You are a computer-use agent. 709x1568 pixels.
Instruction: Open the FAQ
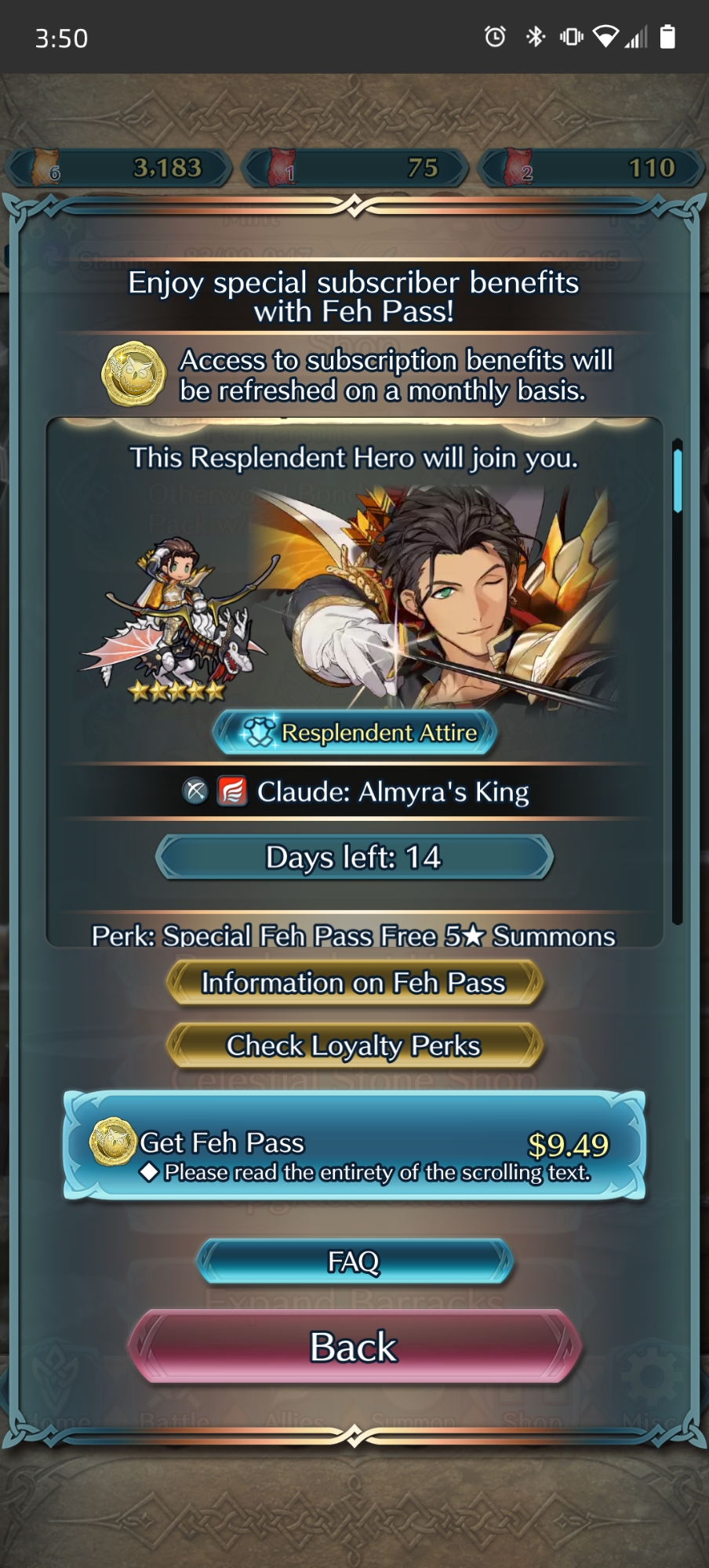pos(354,1261)
